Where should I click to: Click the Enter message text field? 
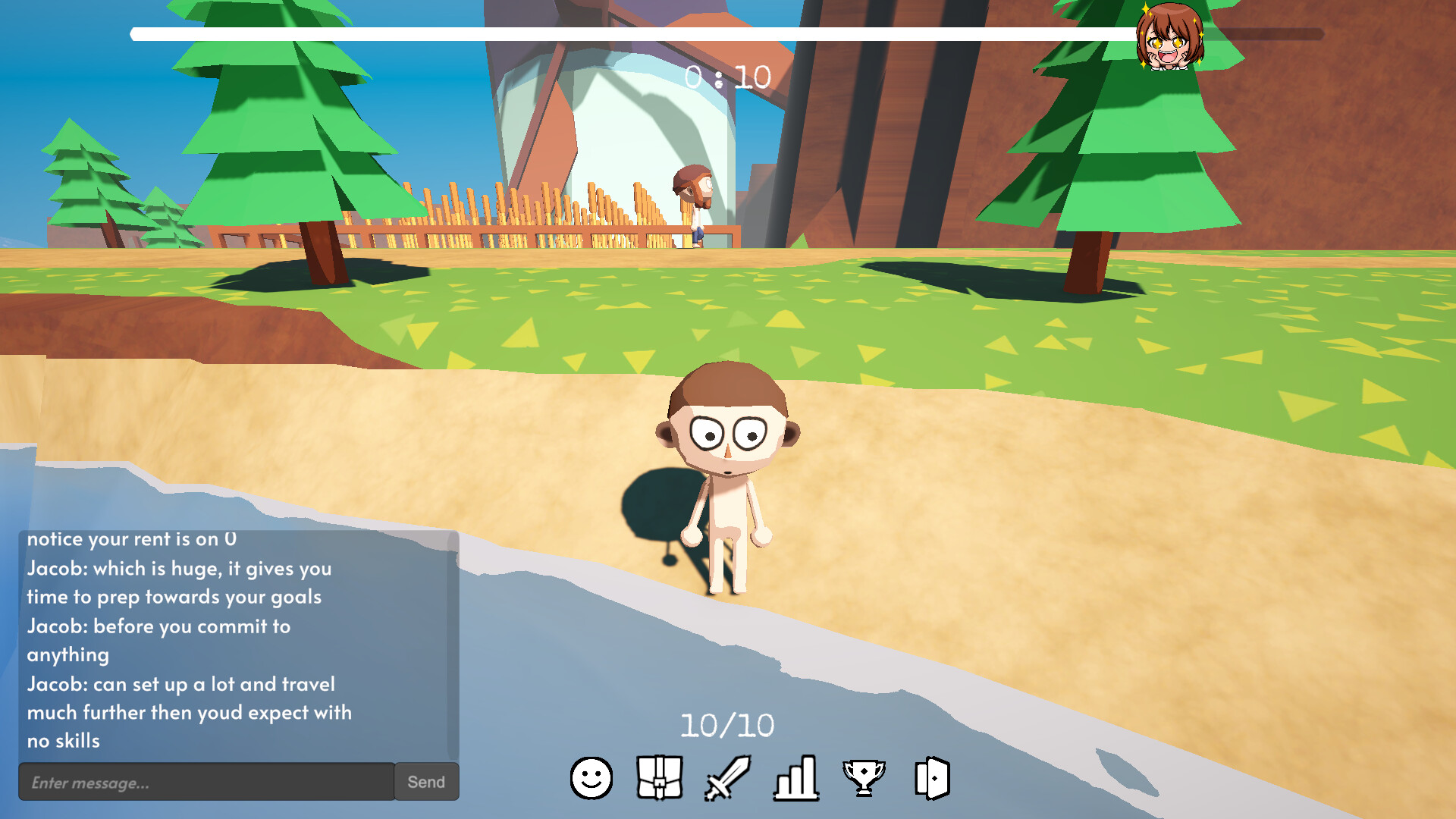(205, 781)
